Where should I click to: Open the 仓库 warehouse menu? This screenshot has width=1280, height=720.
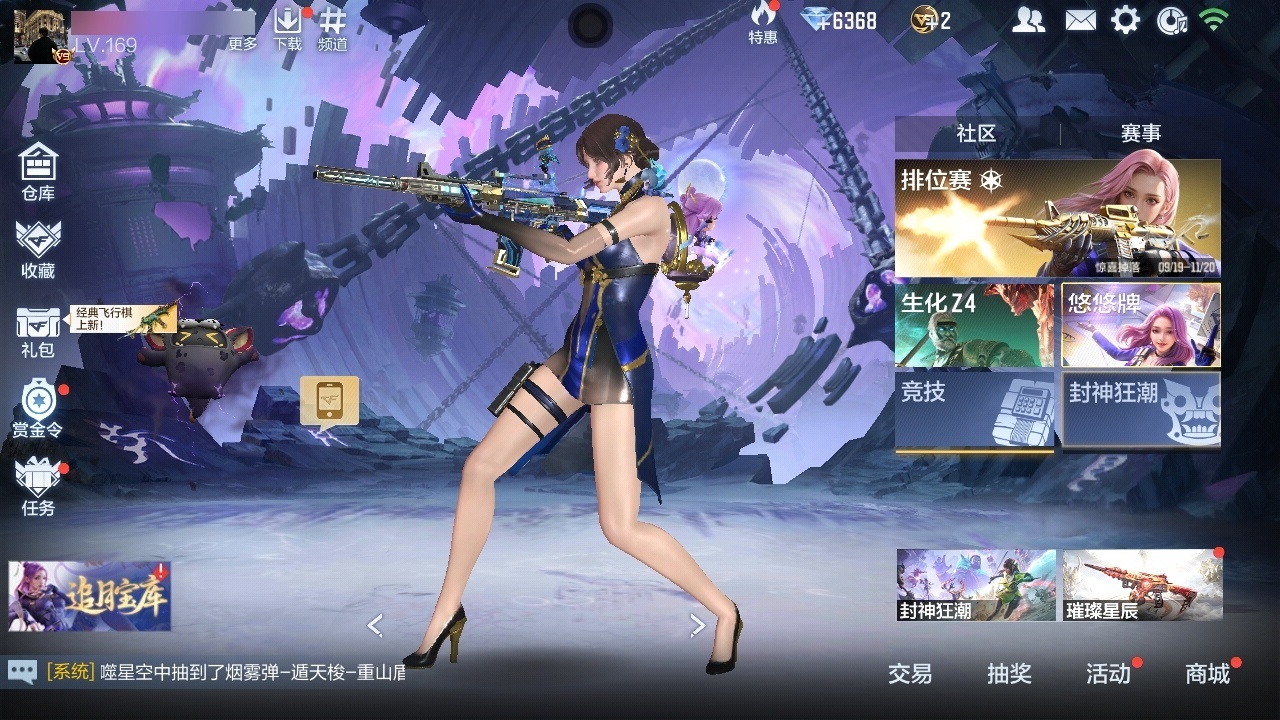pyautogui.click(x=38, y=172)
